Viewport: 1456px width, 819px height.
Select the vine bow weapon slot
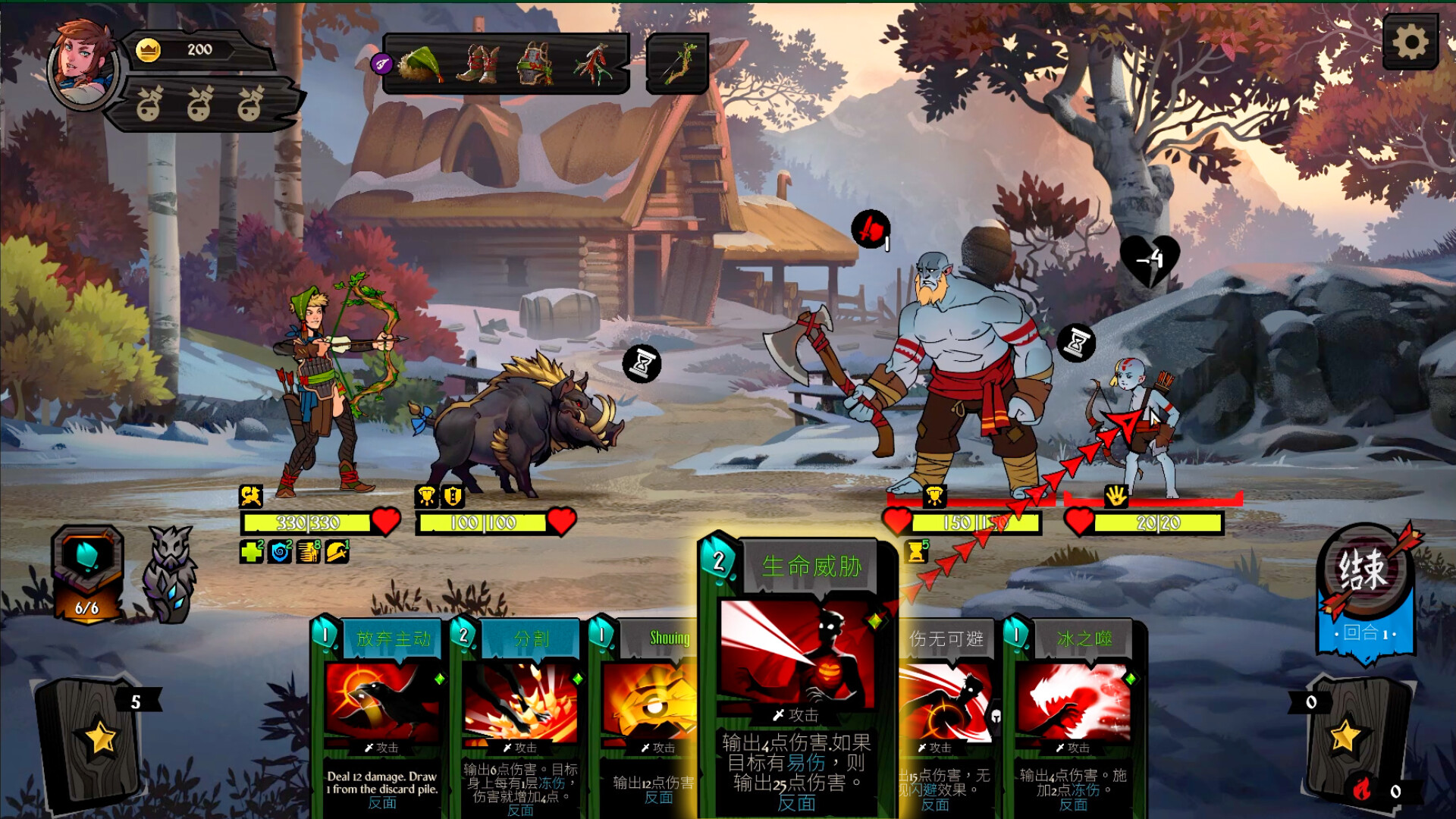(677, 64)
